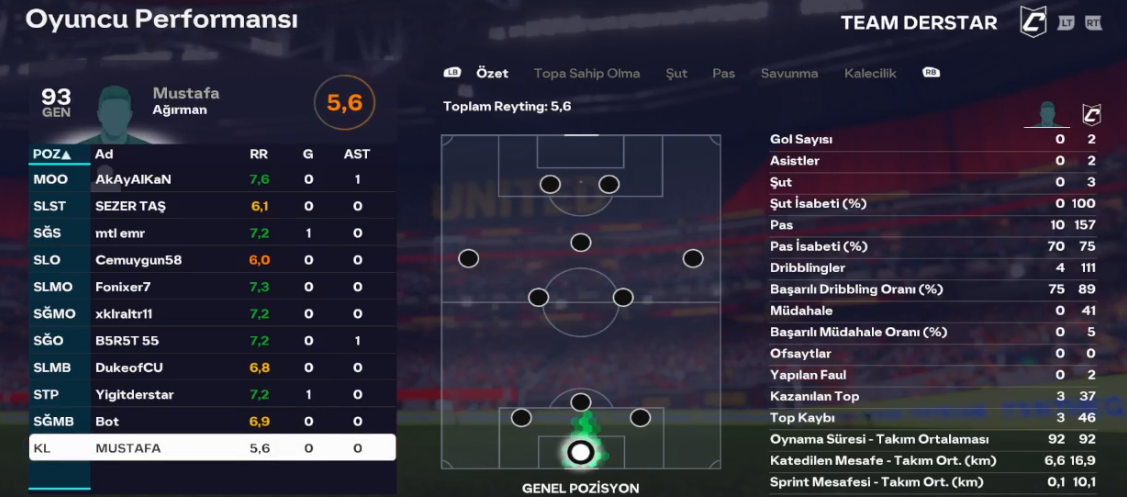Select goalkeeper MUSTAFA row
This screenshot has height=497, width=1127.
tap(212, 449)
